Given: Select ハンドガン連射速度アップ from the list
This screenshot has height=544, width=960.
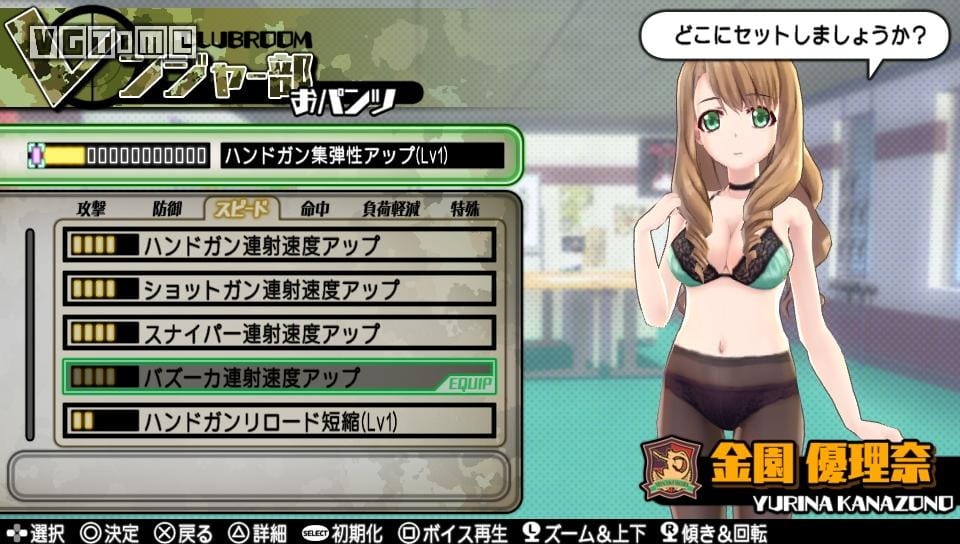Looking at the screenshot, I should click(x=279, y=245).
